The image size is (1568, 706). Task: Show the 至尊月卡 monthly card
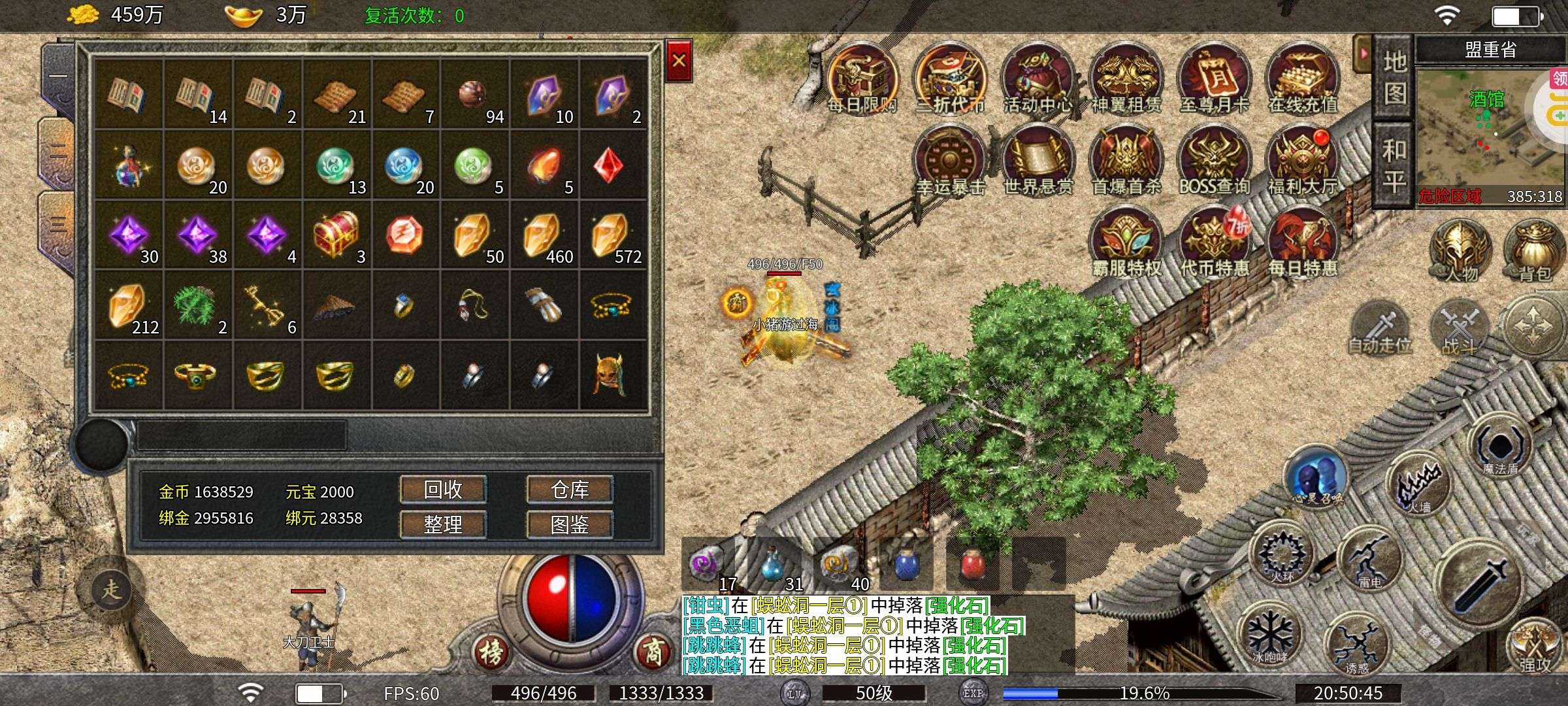pos(1214,80)
